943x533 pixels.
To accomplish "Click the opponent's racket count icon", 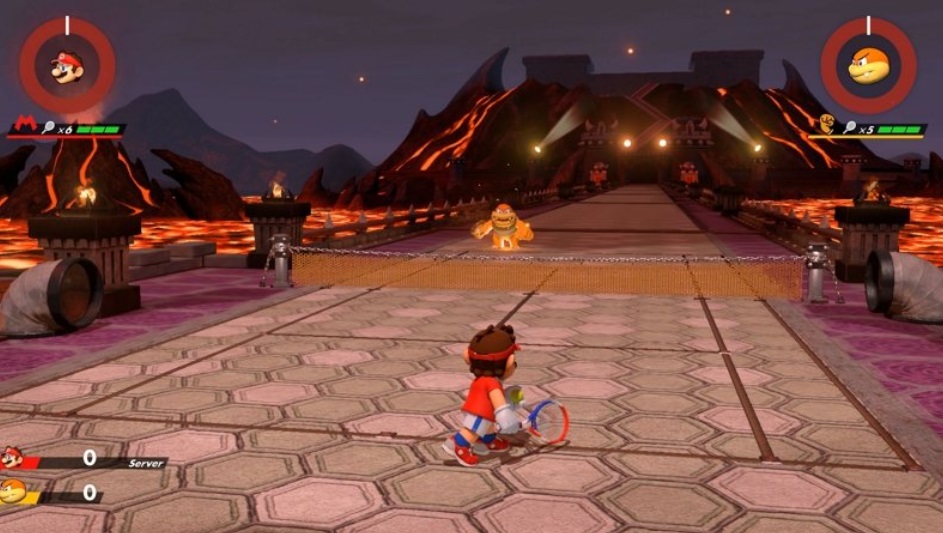I will coord(849,129).
